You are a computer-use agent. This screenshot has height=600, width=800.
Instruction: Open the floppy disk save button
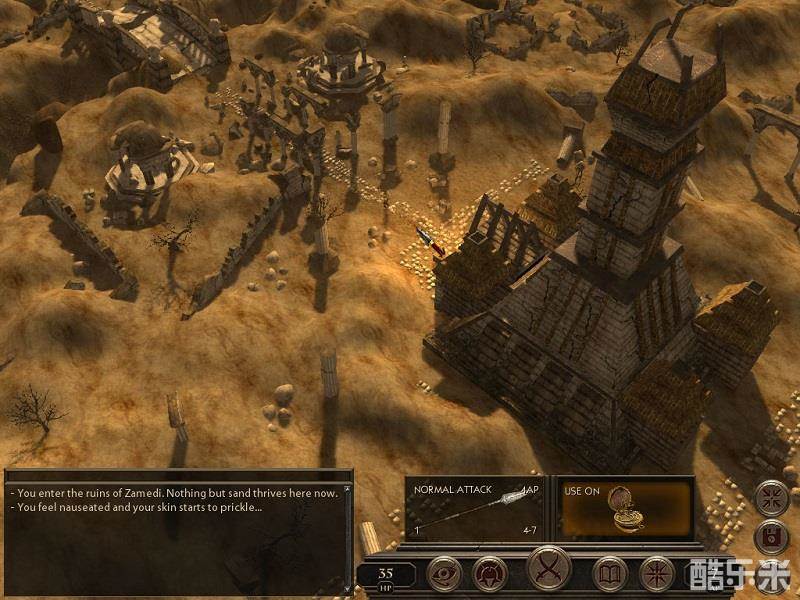[772, 537]
